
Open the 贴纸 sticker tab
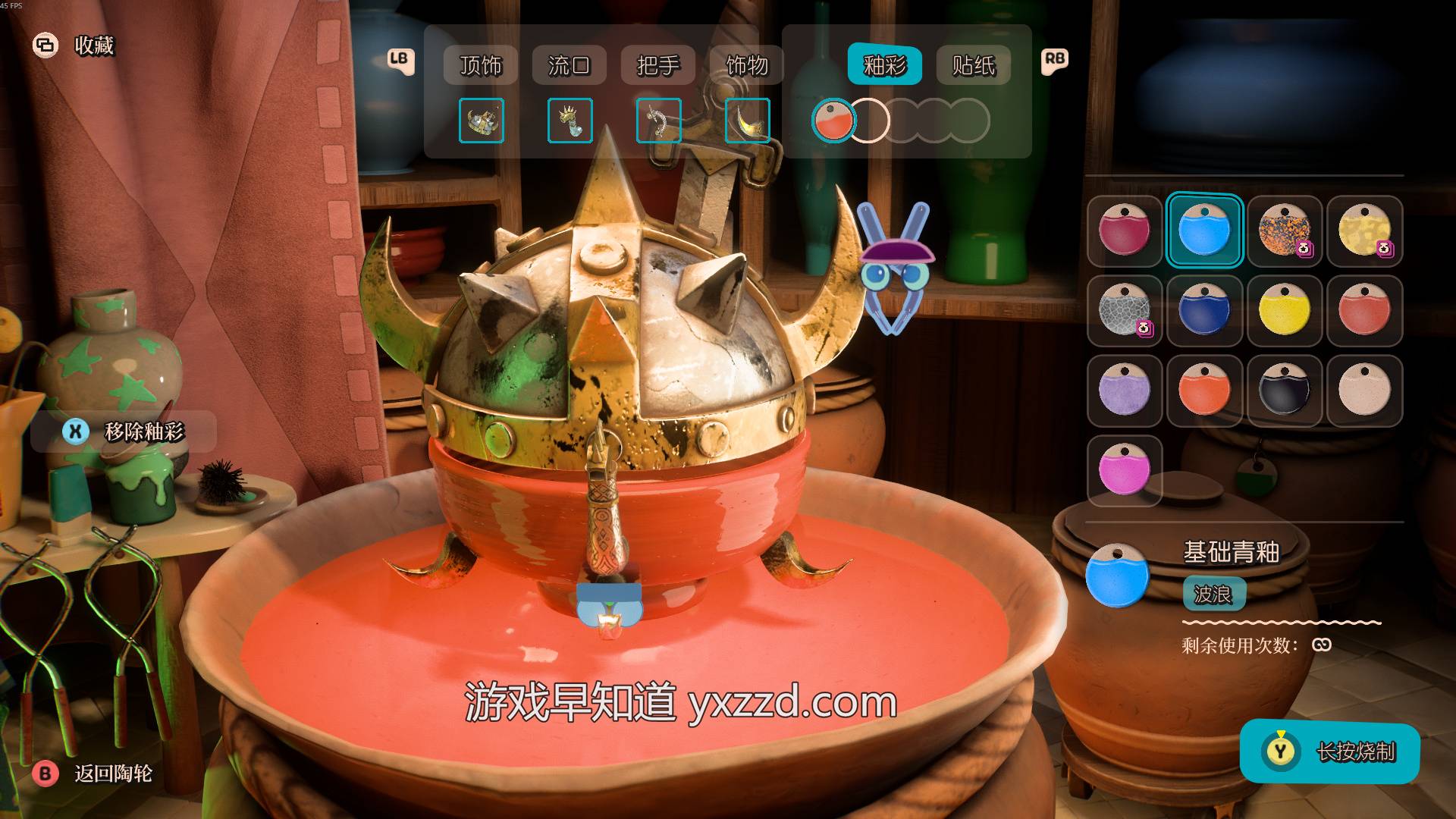(973, 65)
